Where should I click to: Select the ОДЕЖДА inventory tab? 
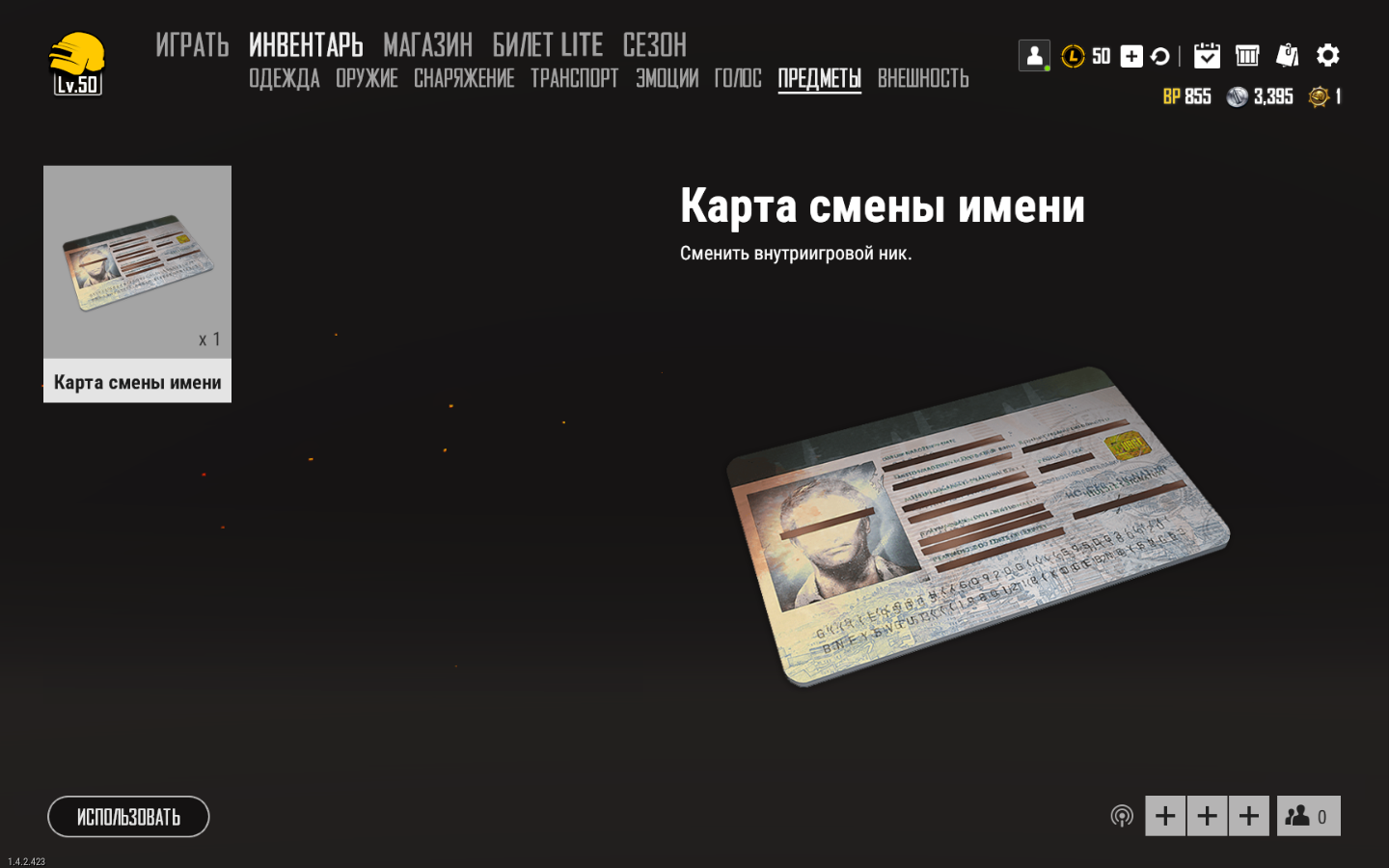click(284, 78)
